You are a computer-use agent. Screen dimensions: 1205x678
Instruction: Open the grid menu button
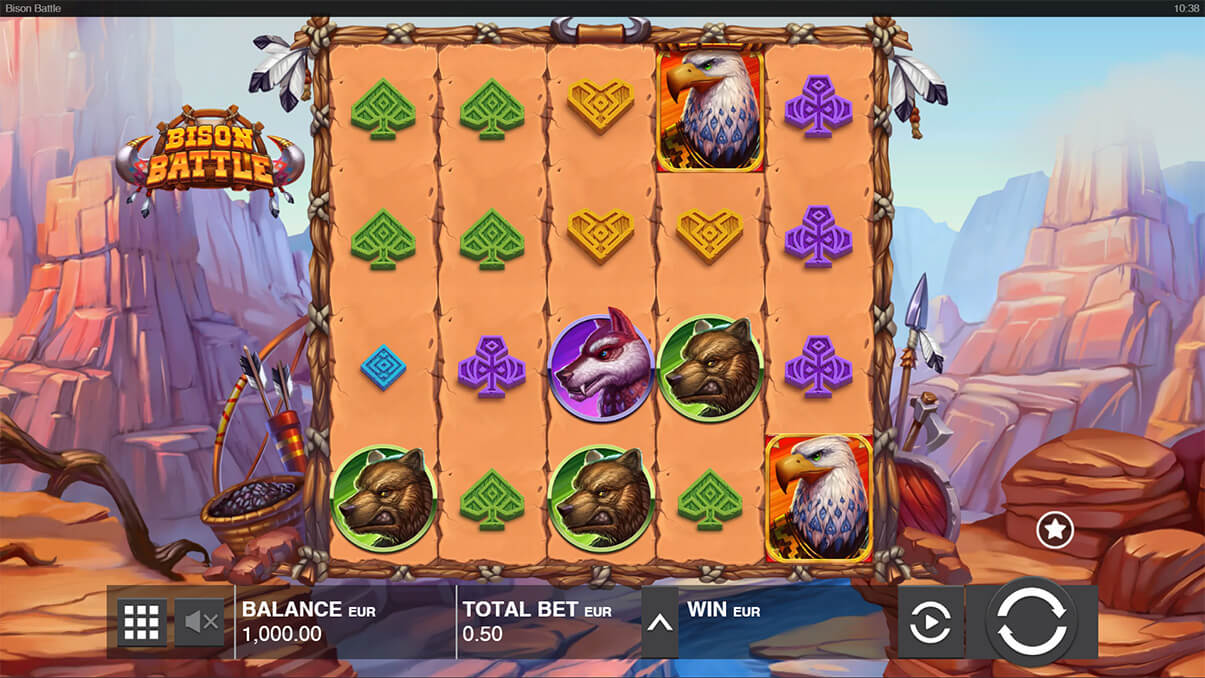point(142,622)
